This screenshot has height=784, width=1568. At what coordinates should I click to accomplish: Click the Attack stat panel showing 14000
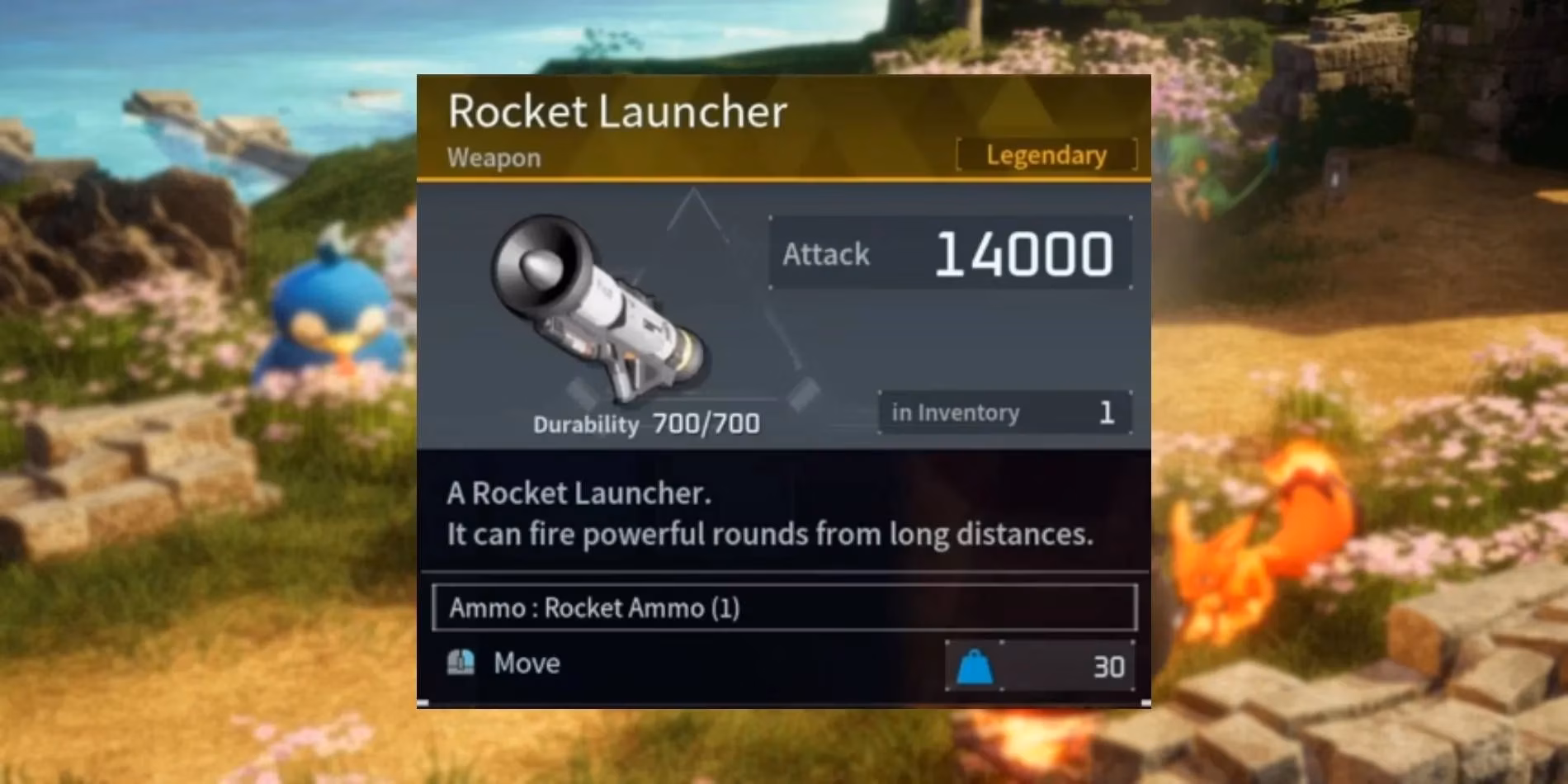pos(947,254)
